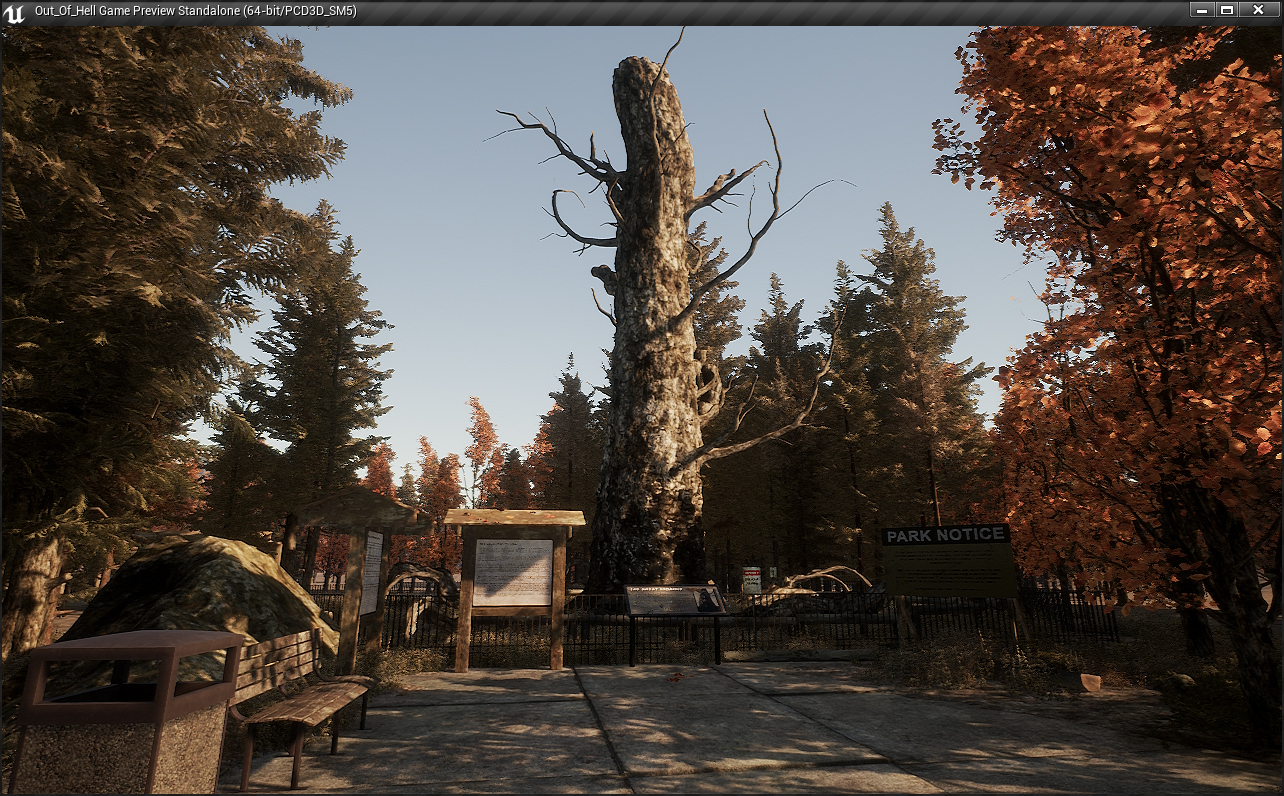1284x796 pixels.
Task: Minimize the game preview window
Action: (1202, 10)
